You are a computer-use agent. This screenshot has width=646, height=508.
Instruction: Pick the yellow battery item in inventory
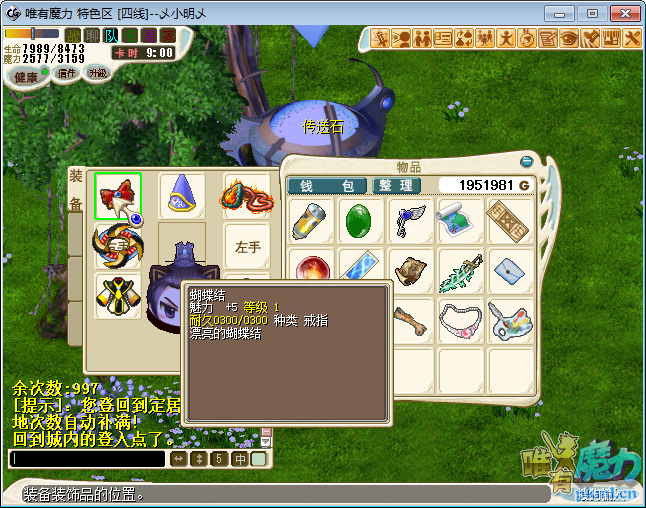click(x=311, y=220)
